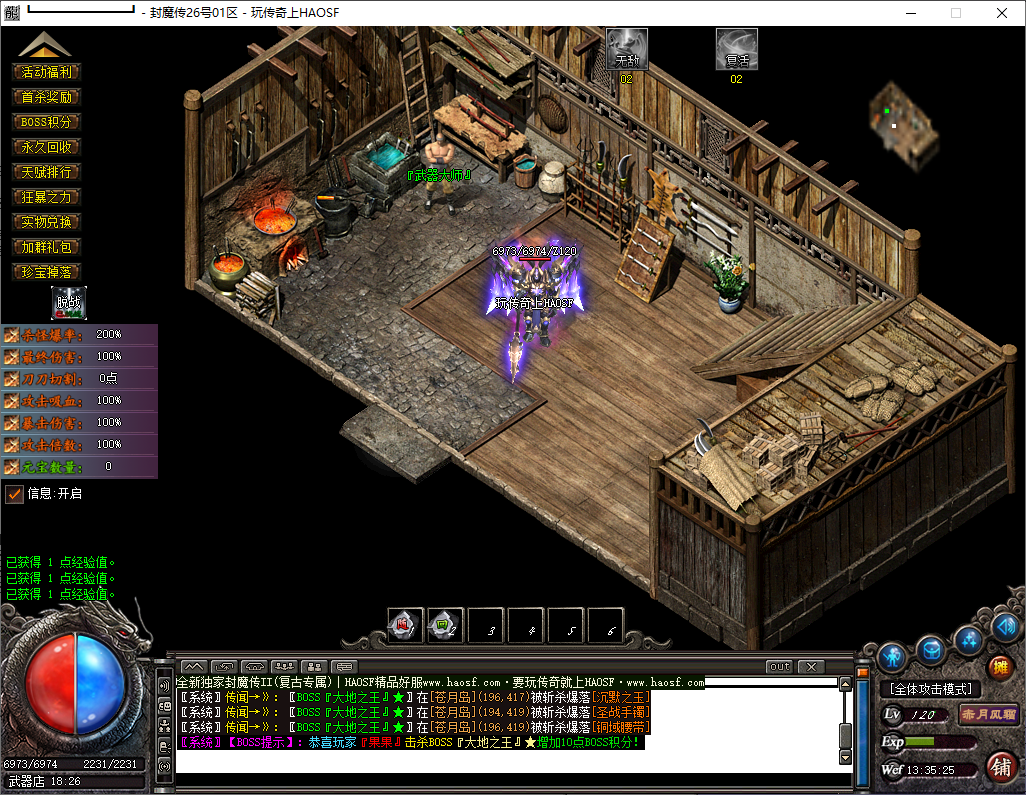1026x795 pixels.
Task: Open the 实物兑换 exchange menu
Action: pyautogui.click(x=46, y=222)
